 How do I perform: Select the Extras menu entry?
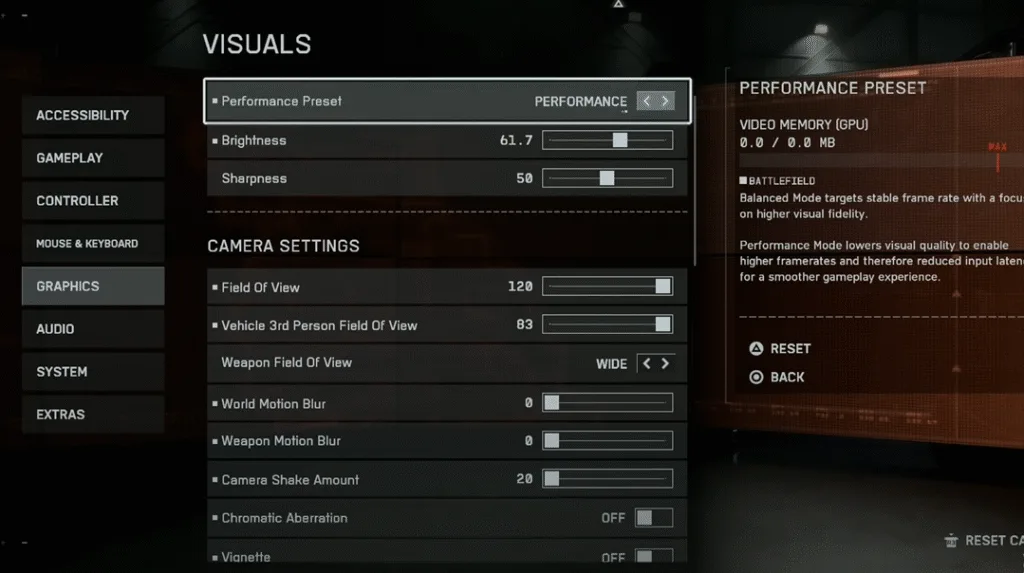(93, 414)
